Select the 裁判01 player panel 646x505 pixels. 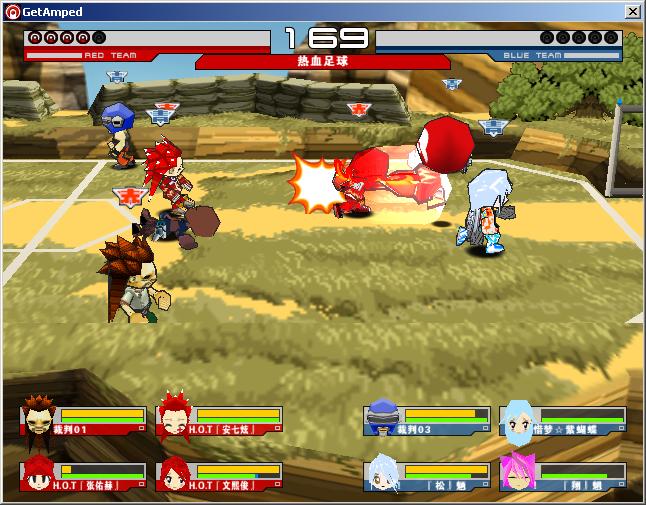[x=84, y=421]
